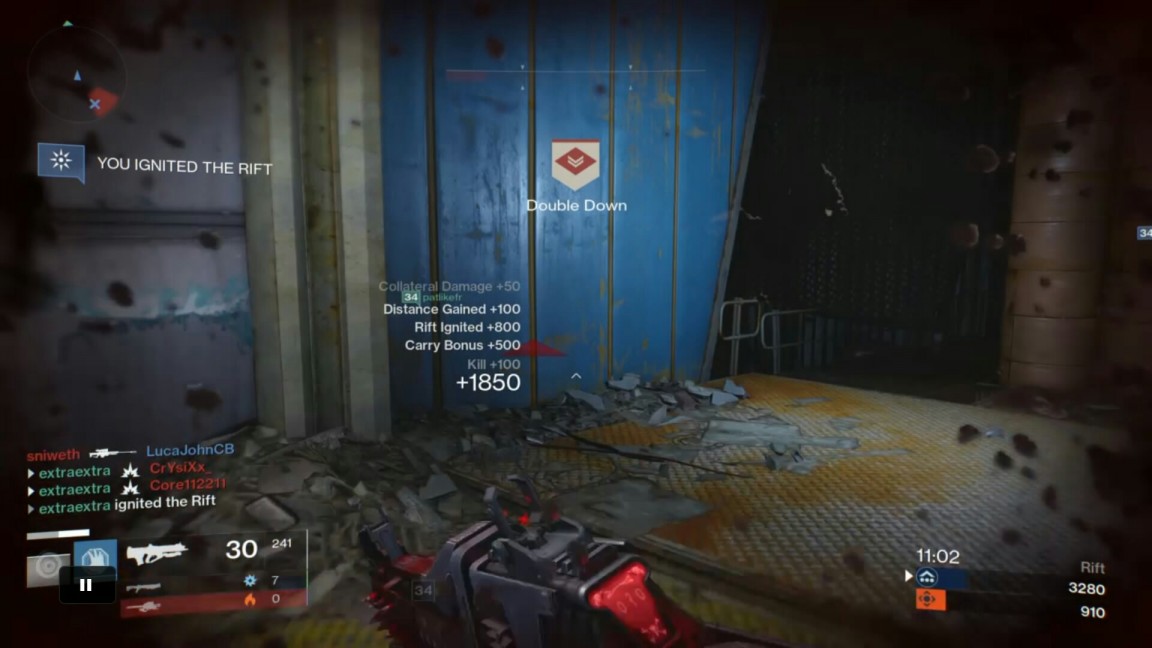Click the sniper rifle kill feed icon

[112, 453]
